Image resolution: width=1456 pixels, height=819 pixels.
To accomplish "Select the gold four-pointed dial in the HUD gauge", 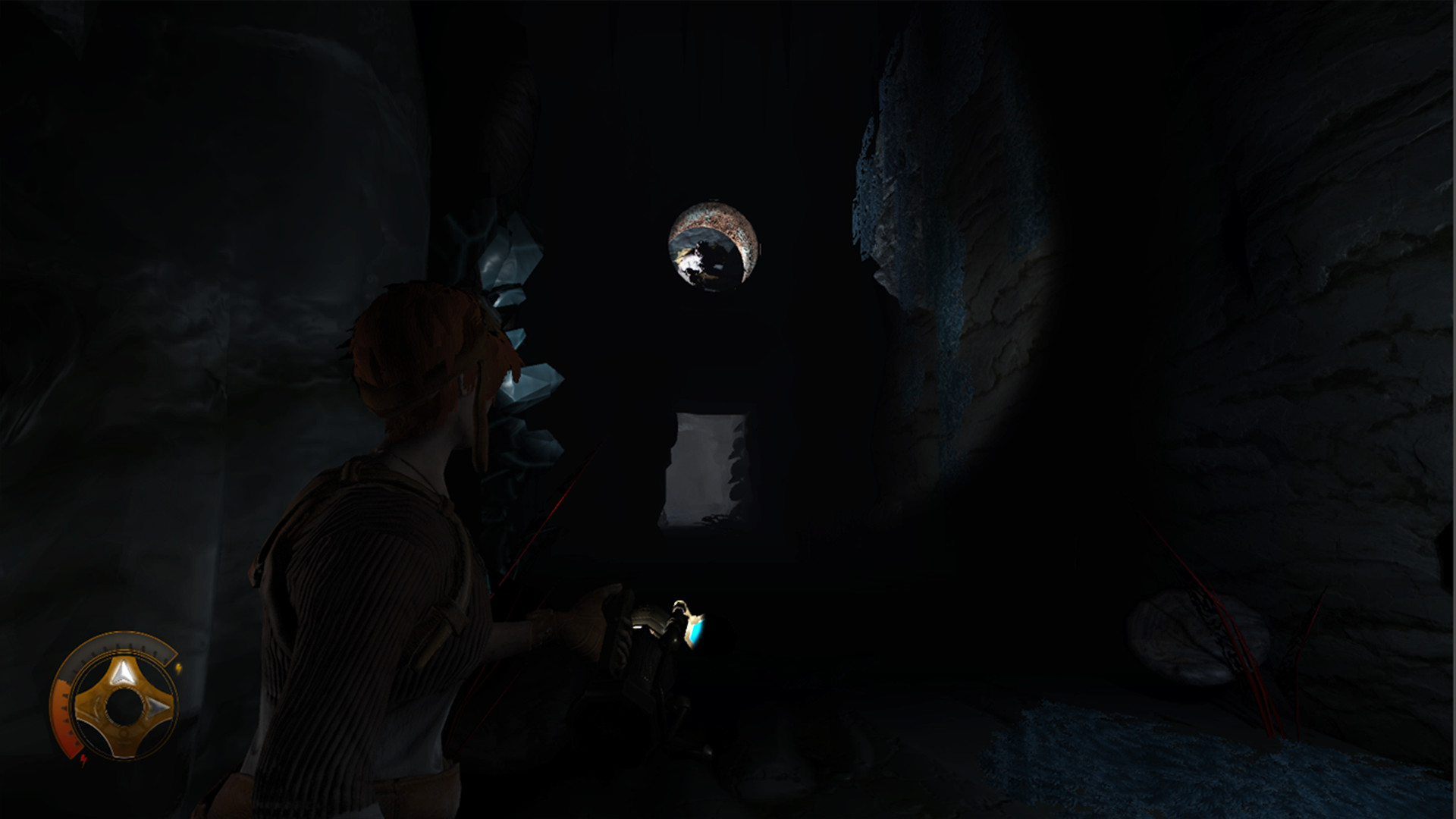I will point(124,704).
